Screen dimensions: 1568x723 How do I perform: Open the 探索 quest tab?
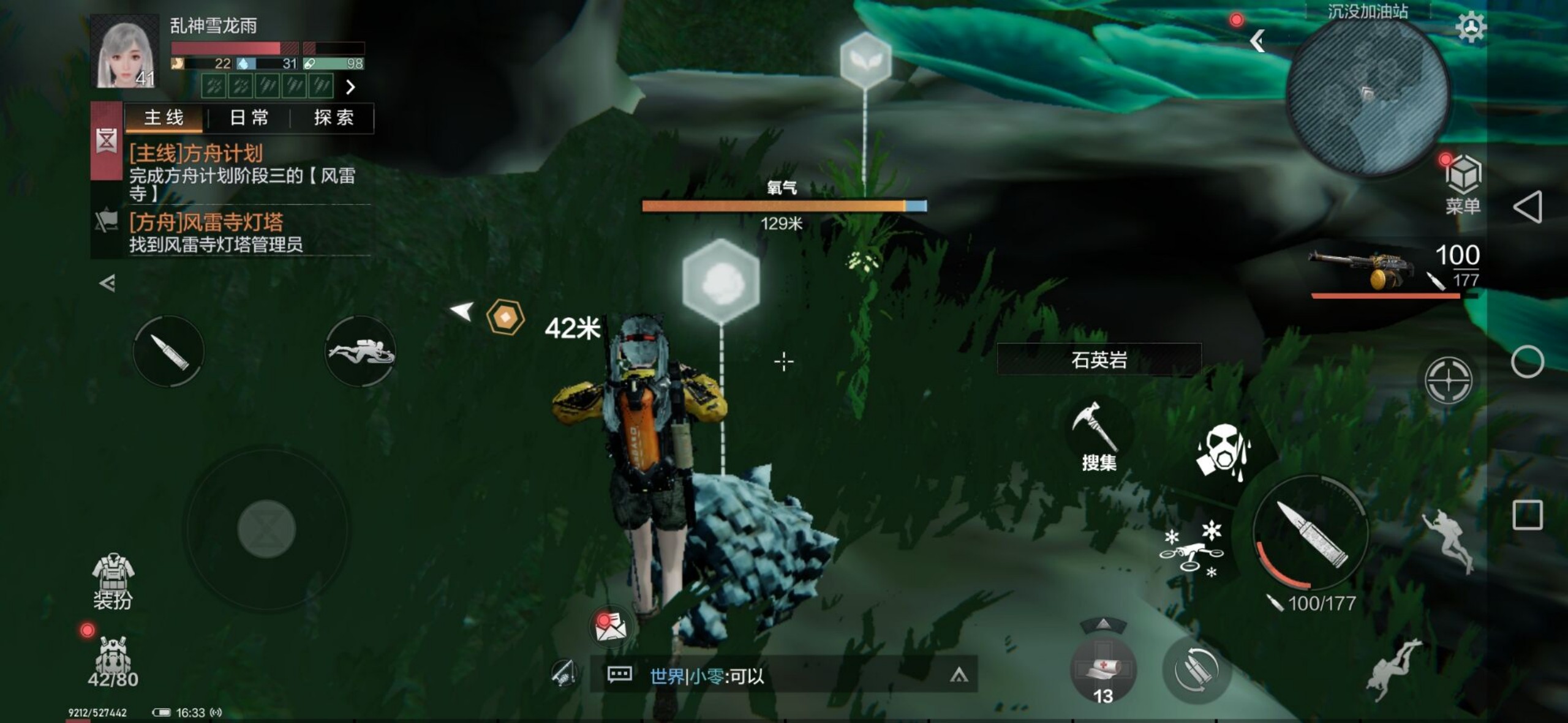tap(333, 118)
